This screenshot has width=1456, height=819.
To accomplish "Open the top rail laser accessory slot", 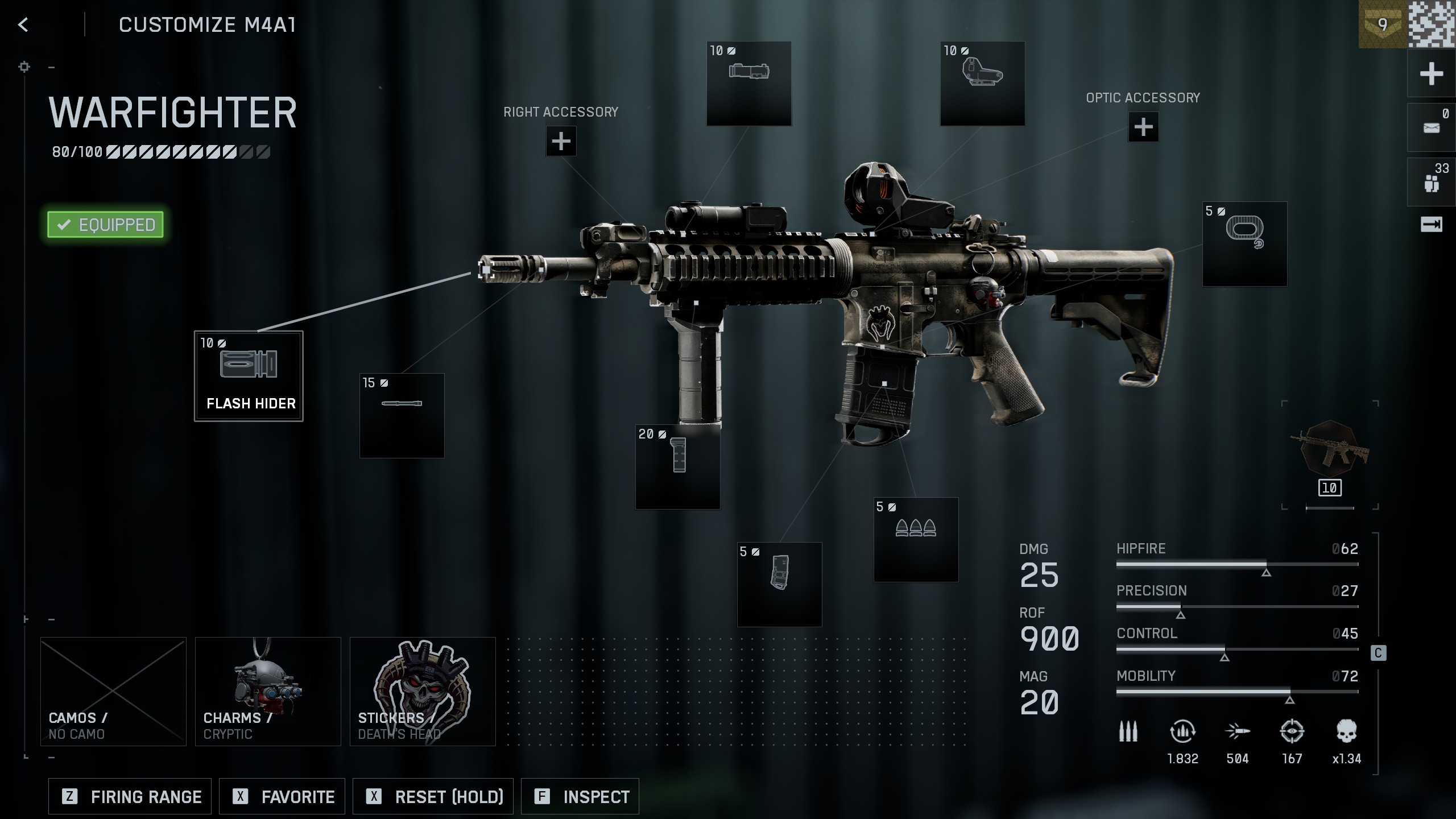I will 748,83.
